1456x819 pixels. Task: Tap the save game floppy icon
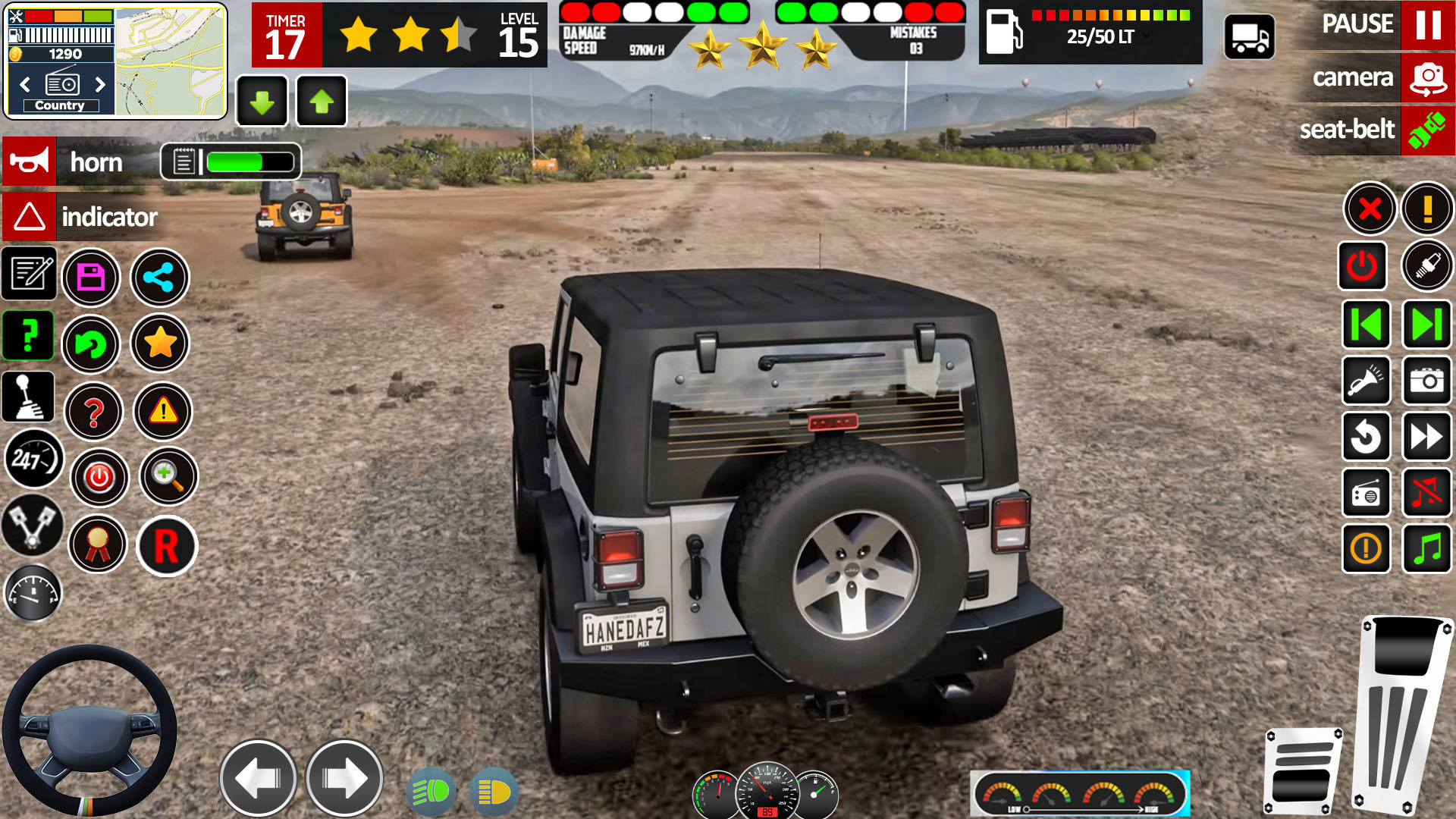(x=91, y=278)
